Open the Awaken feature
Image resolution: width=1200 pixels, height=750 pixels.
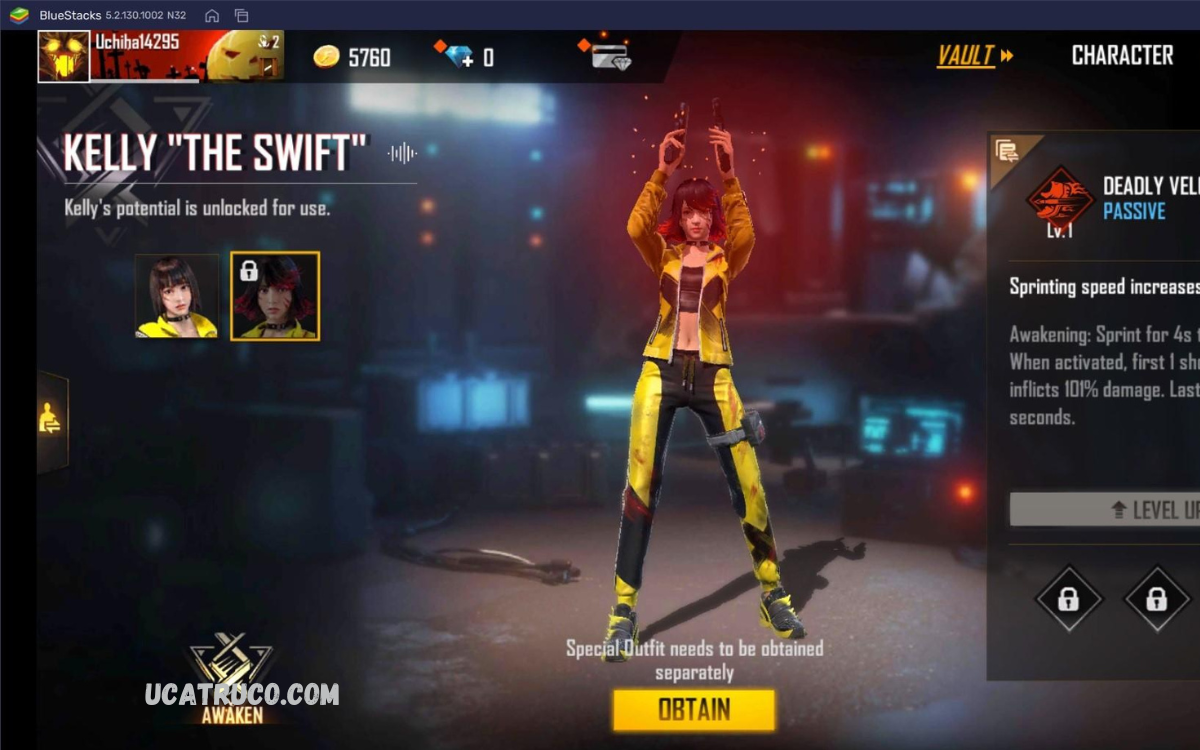232,676
